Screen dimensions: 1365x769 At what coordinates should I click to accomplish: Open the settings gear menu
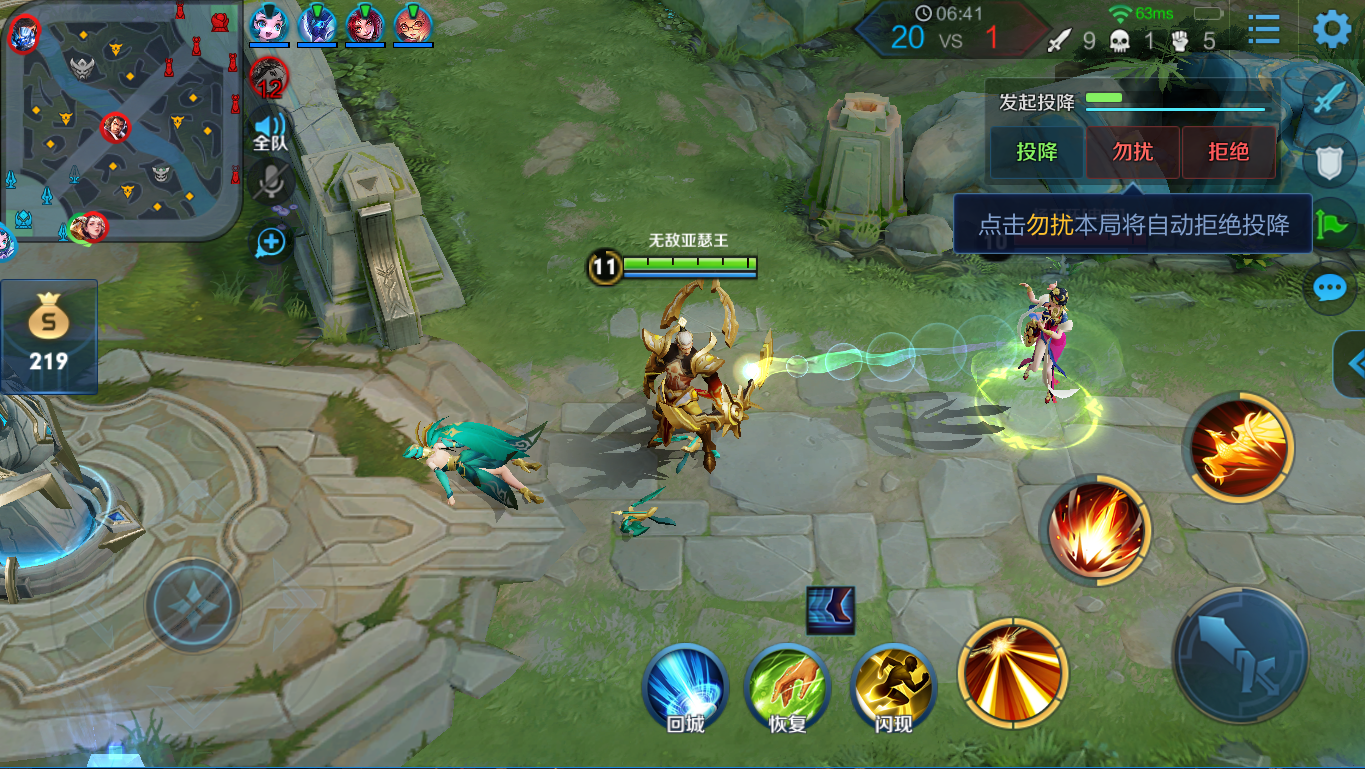tap(1332, 30)
